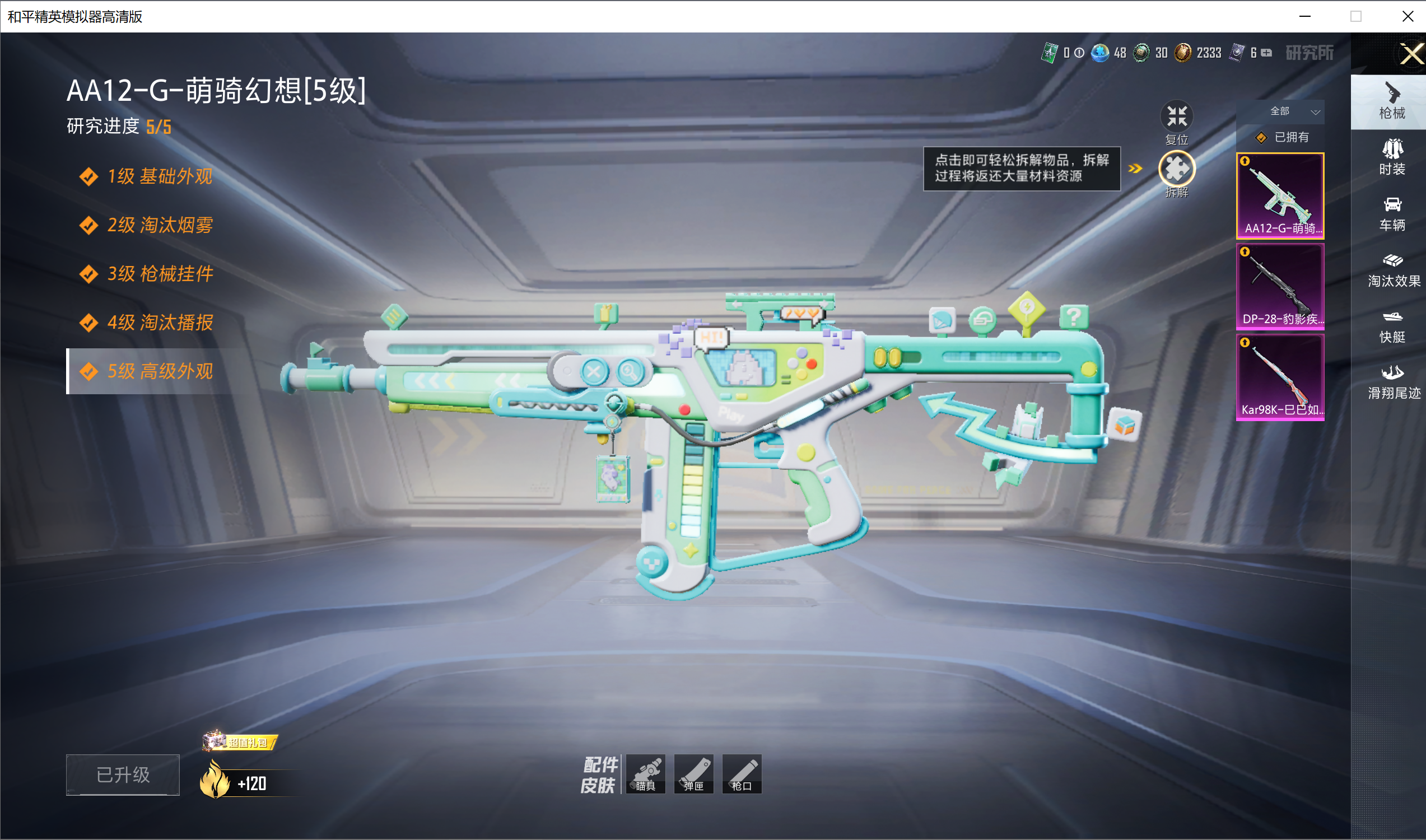Open the 超值礼包 gift pack banner
1426x840 pixels.
point(241,742)
